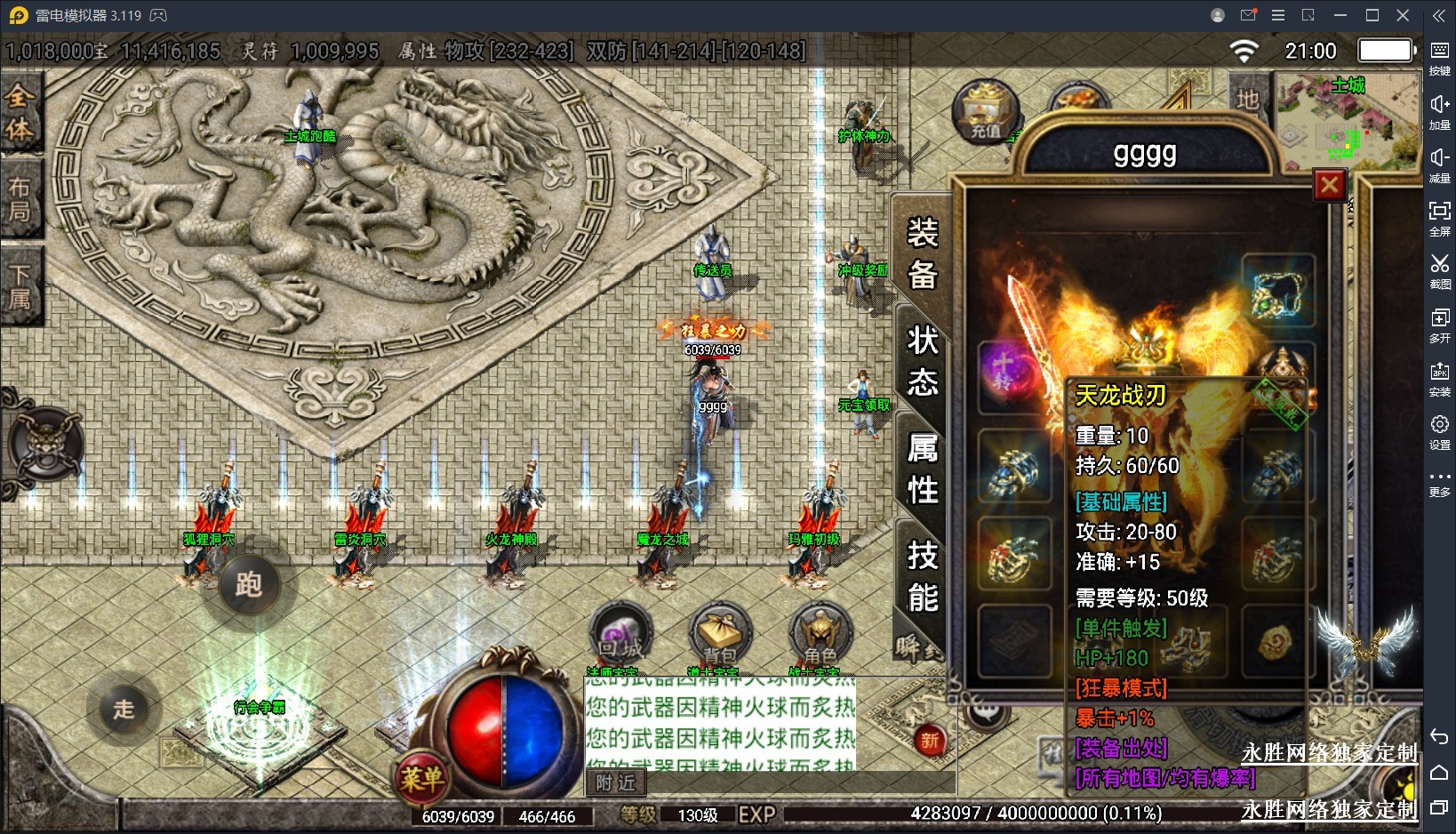This screenshot has height=834, width=1456.
Task: Toggle the 走 walk button
Action: click(124, 709)
